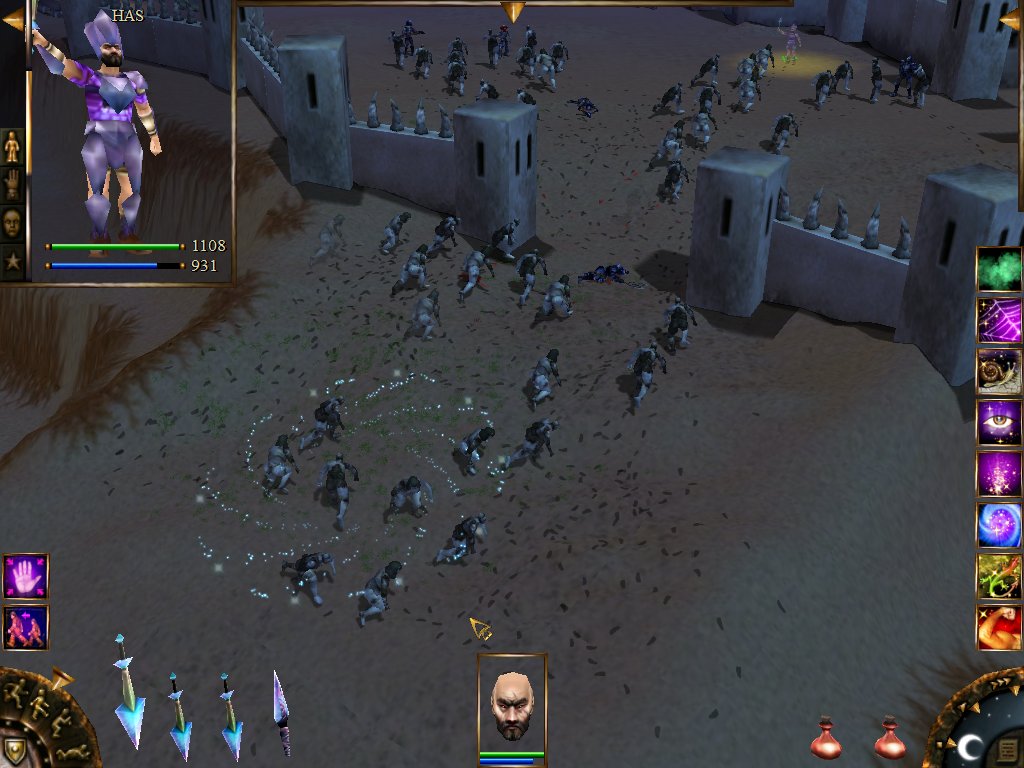The width and height of the screenshot is (1024, 768).
Task: Activate the flexing arm strength spell
Action: (999, 628)
